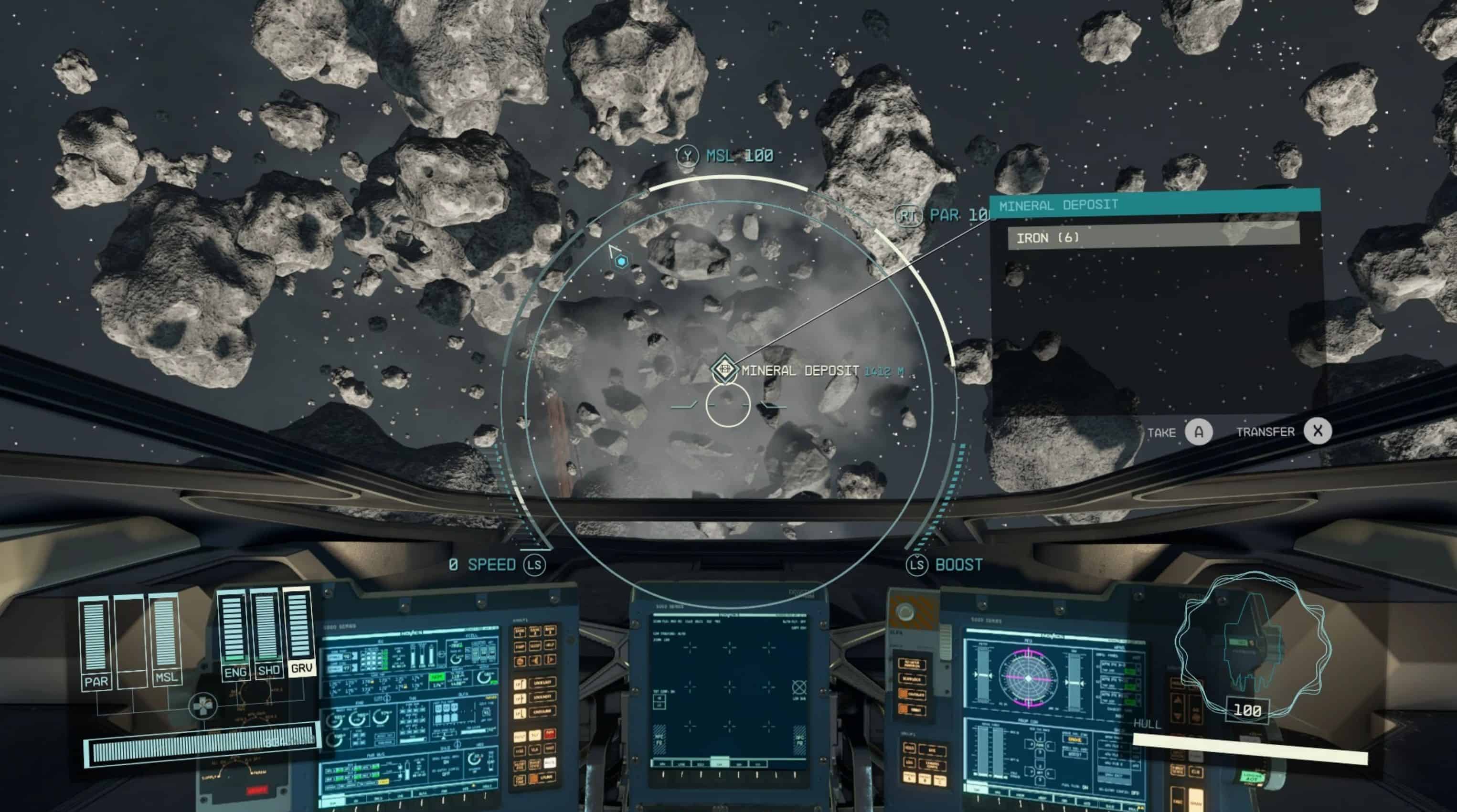Viewport: 1457px width, 812px height.
Task: Select the highlighted GRV grav drive column
Action: [300, 631]
